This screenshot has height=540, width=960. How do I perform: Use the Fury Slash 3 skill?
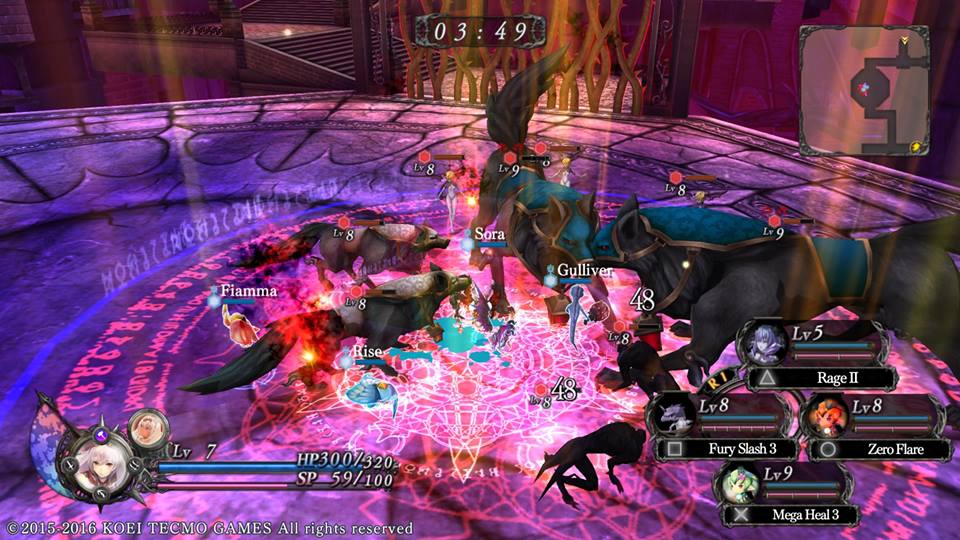pyautogui.click(x=717, y=449)
